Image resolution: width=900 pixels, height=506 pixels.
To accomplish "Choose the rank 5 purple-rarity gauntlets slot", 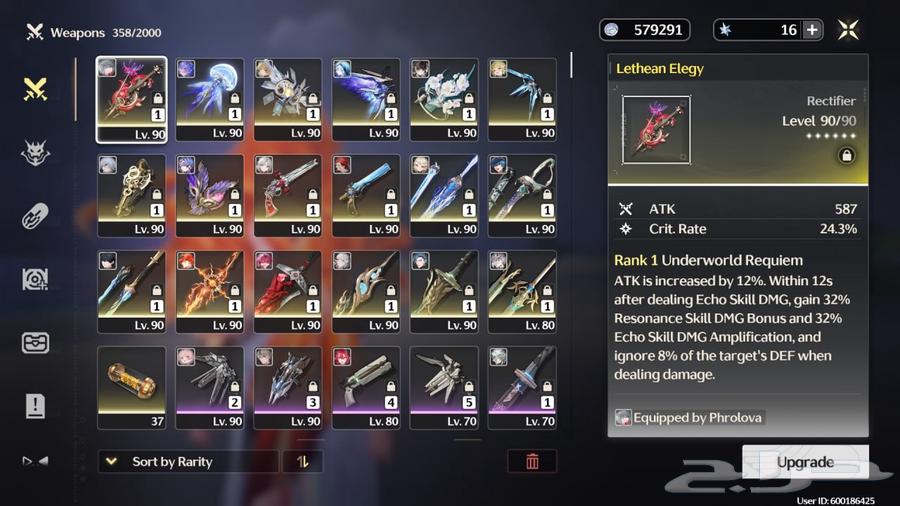I will (x=444, y=387).
